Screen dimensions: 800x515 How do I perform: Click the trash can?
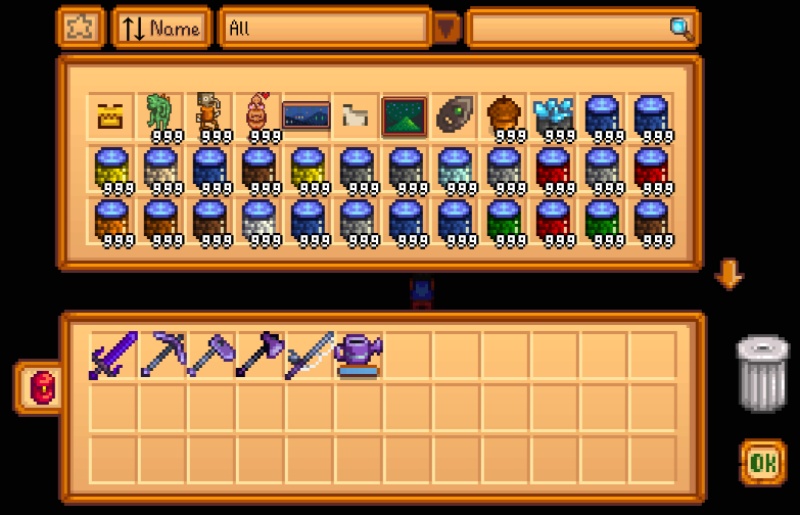(762, 373)
